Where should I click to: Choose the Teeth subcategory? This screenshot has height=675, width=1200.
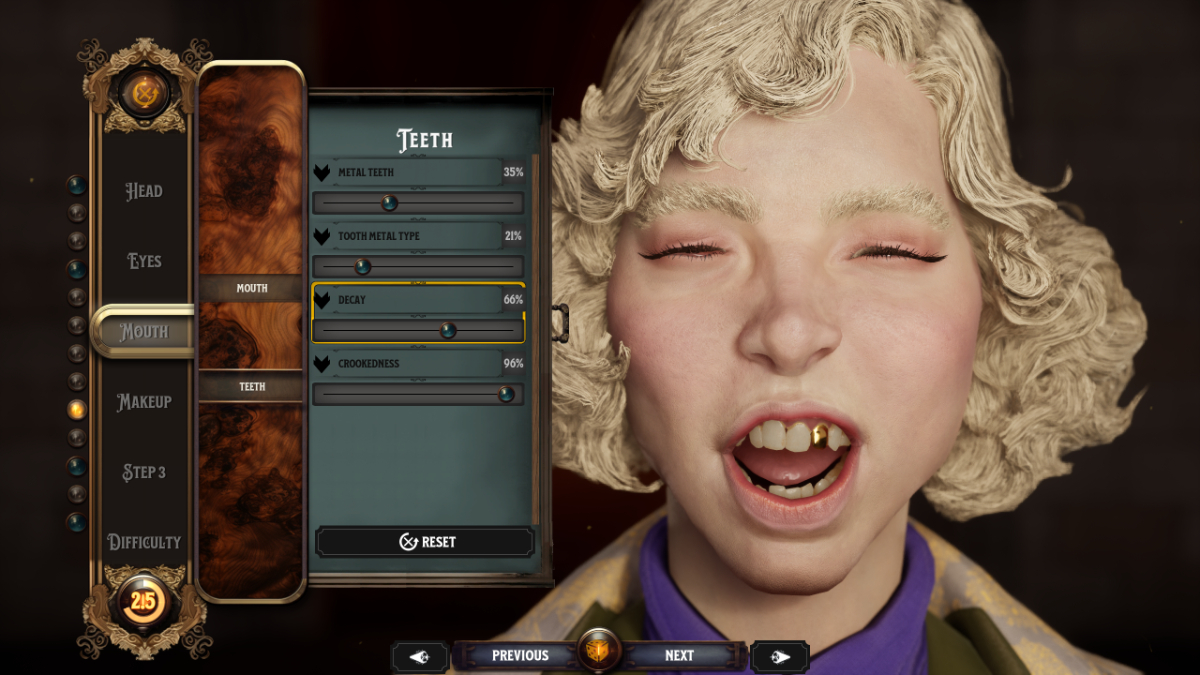251,386
